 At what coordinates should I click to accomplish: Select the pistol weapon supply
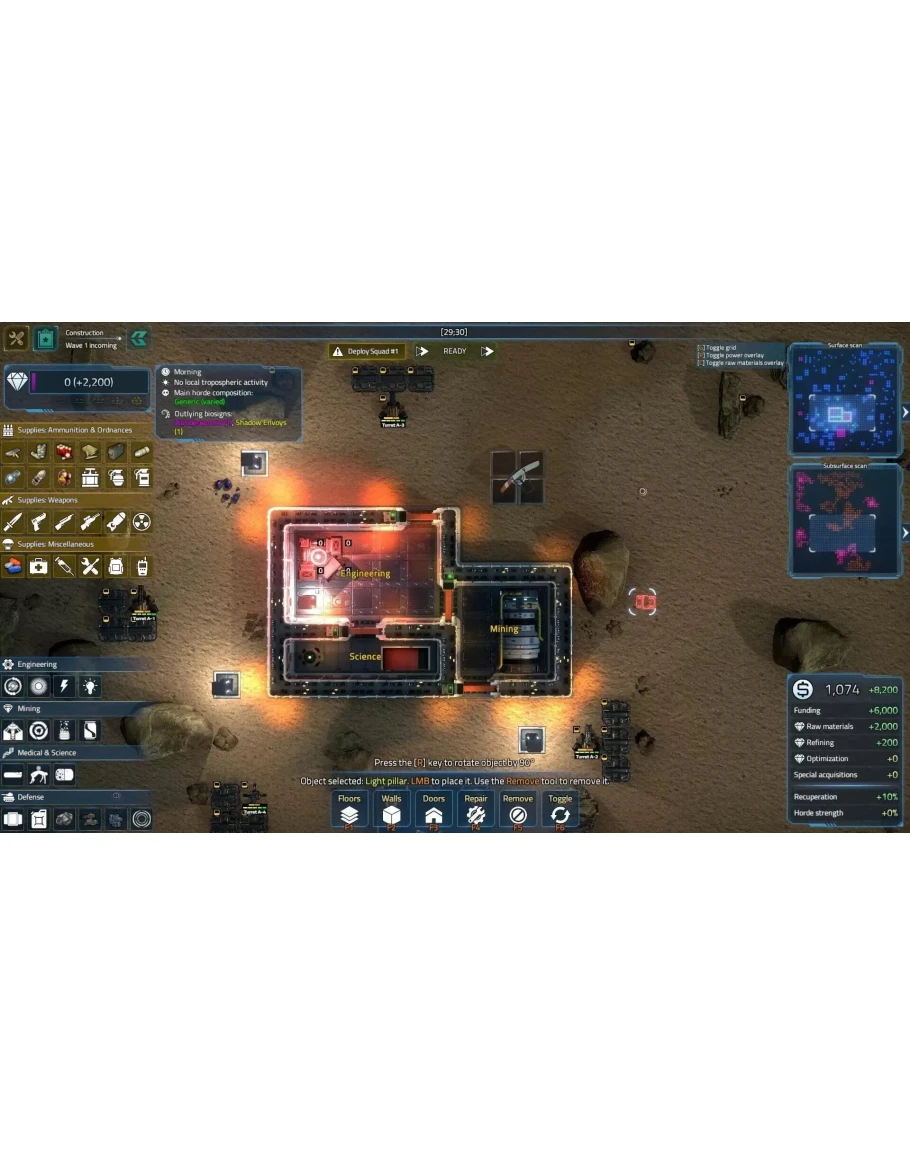pos(39,522)
